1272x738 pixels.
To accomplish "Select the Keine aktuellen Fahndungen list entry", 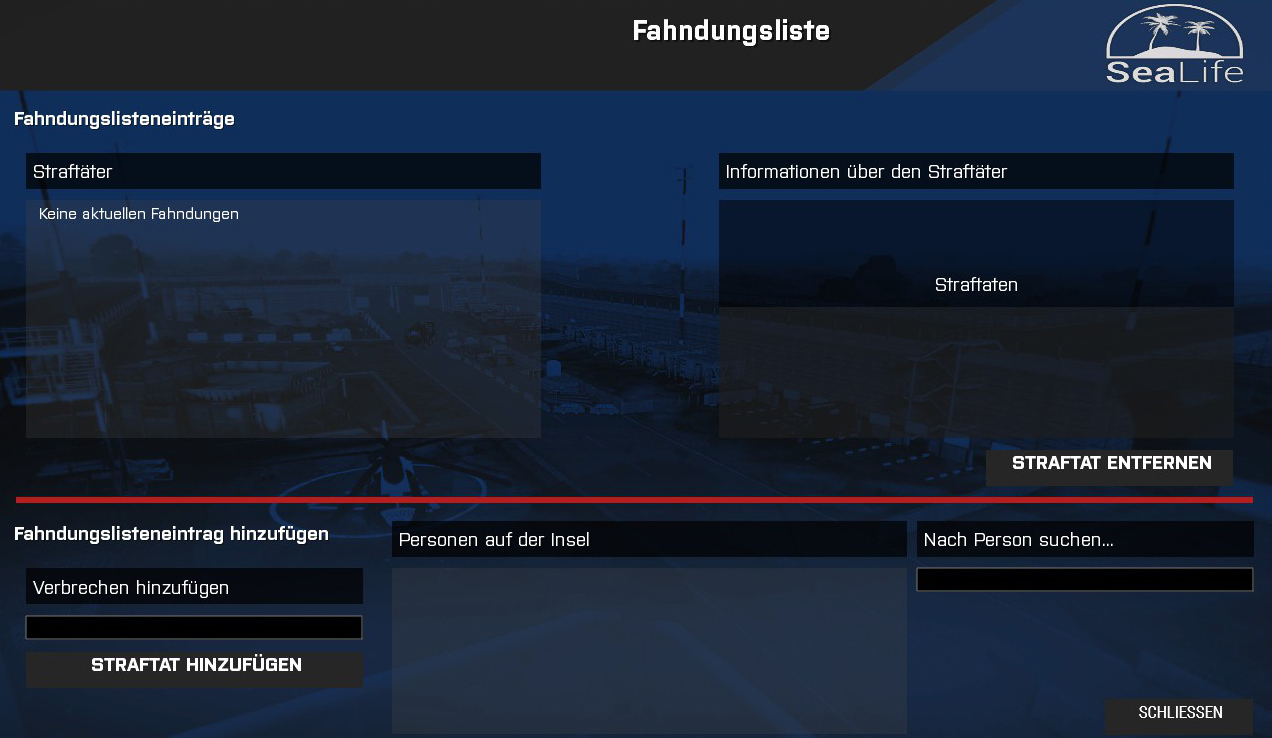I will click(x=139, y=214).
